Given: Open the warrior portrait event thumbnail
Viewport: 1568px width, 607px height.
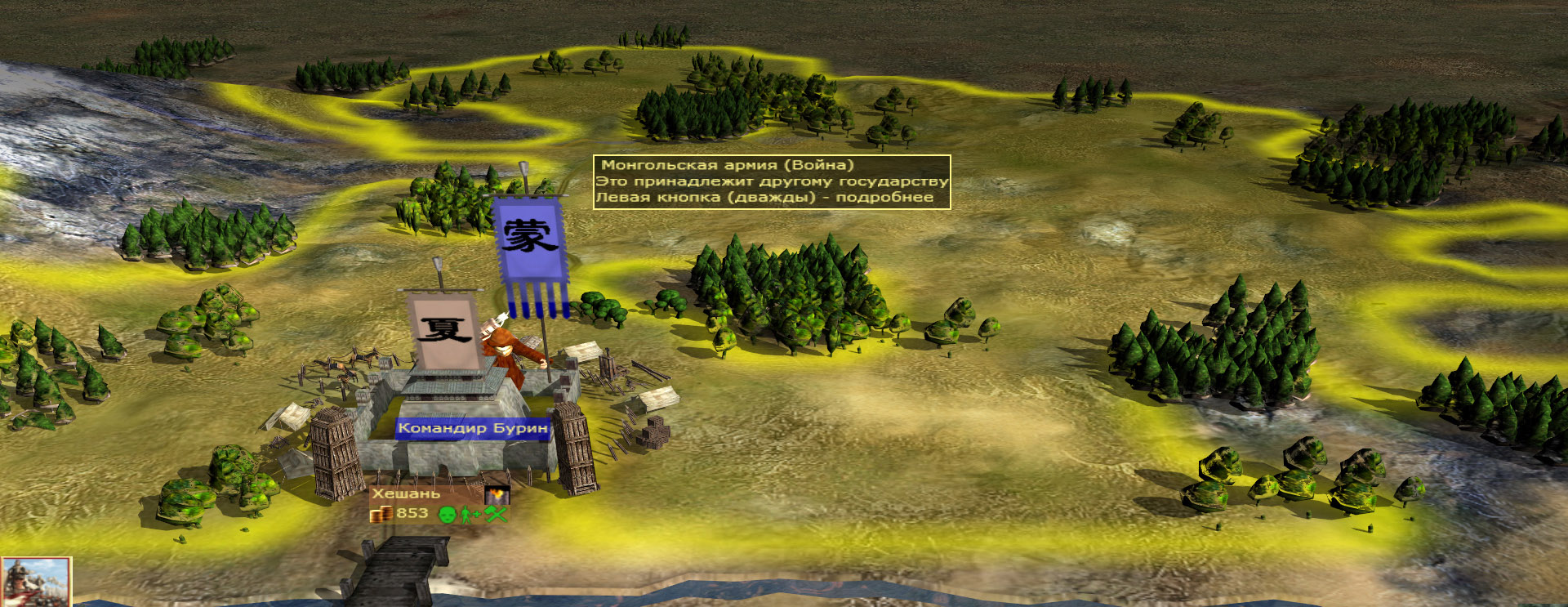Looking at the screenshot, I should click(35, 582).
